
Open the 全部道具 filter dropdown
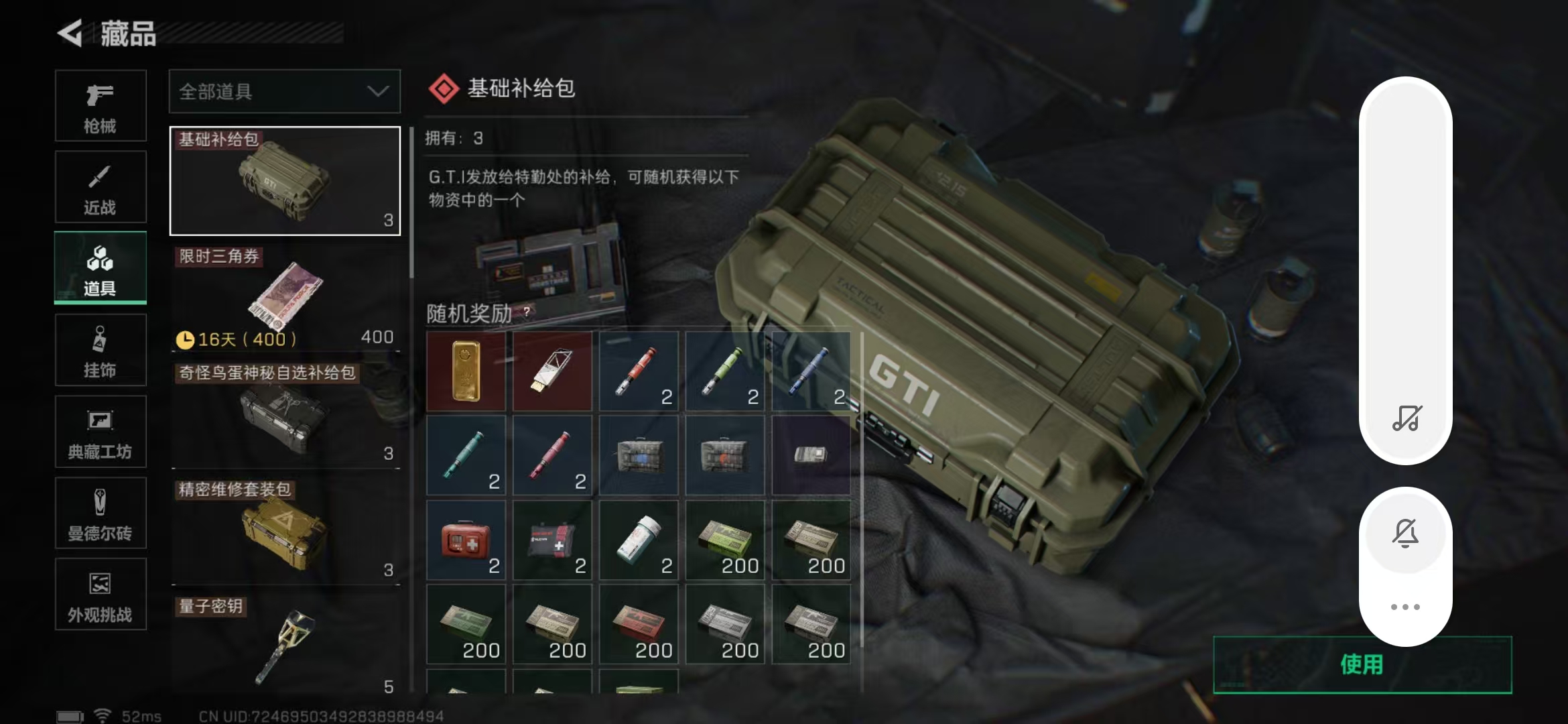(284, 92)
